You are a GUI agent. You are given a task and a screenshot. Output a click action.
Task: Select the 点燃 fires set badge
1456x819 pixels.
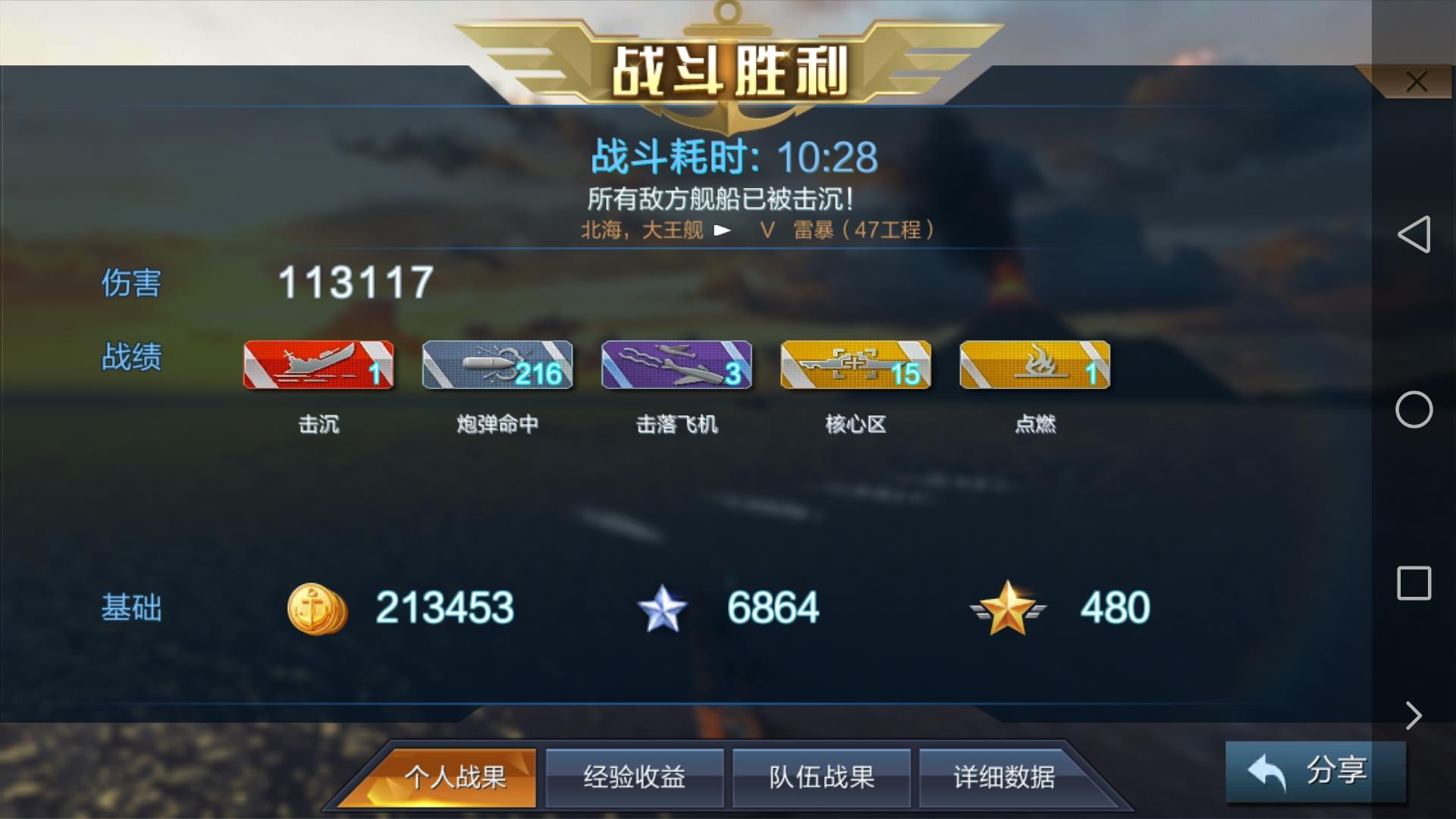(x=1034, y=365)
